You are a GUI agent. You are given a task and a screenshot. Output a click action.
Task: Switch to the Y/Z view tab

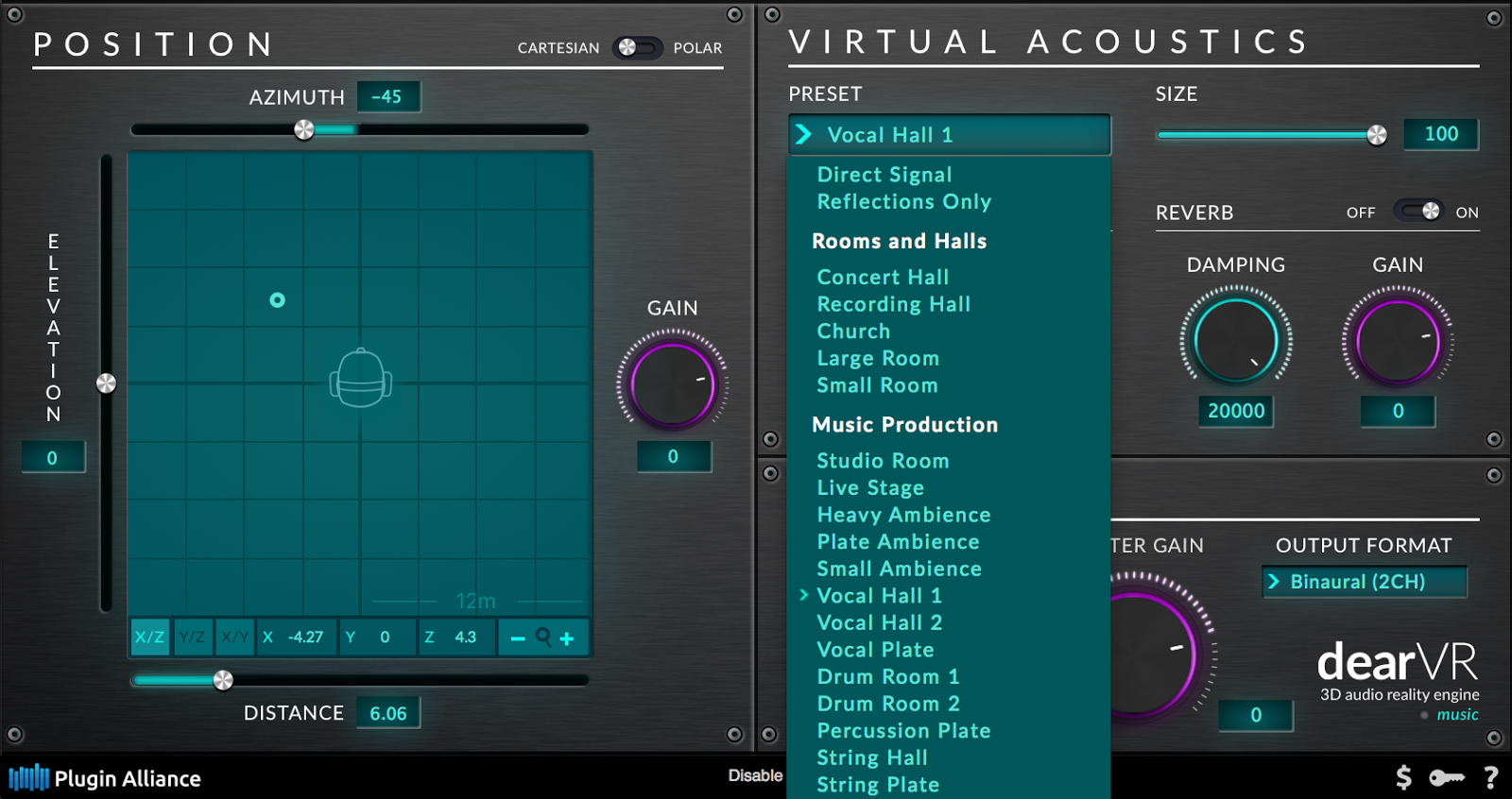[x=192, y=637]
